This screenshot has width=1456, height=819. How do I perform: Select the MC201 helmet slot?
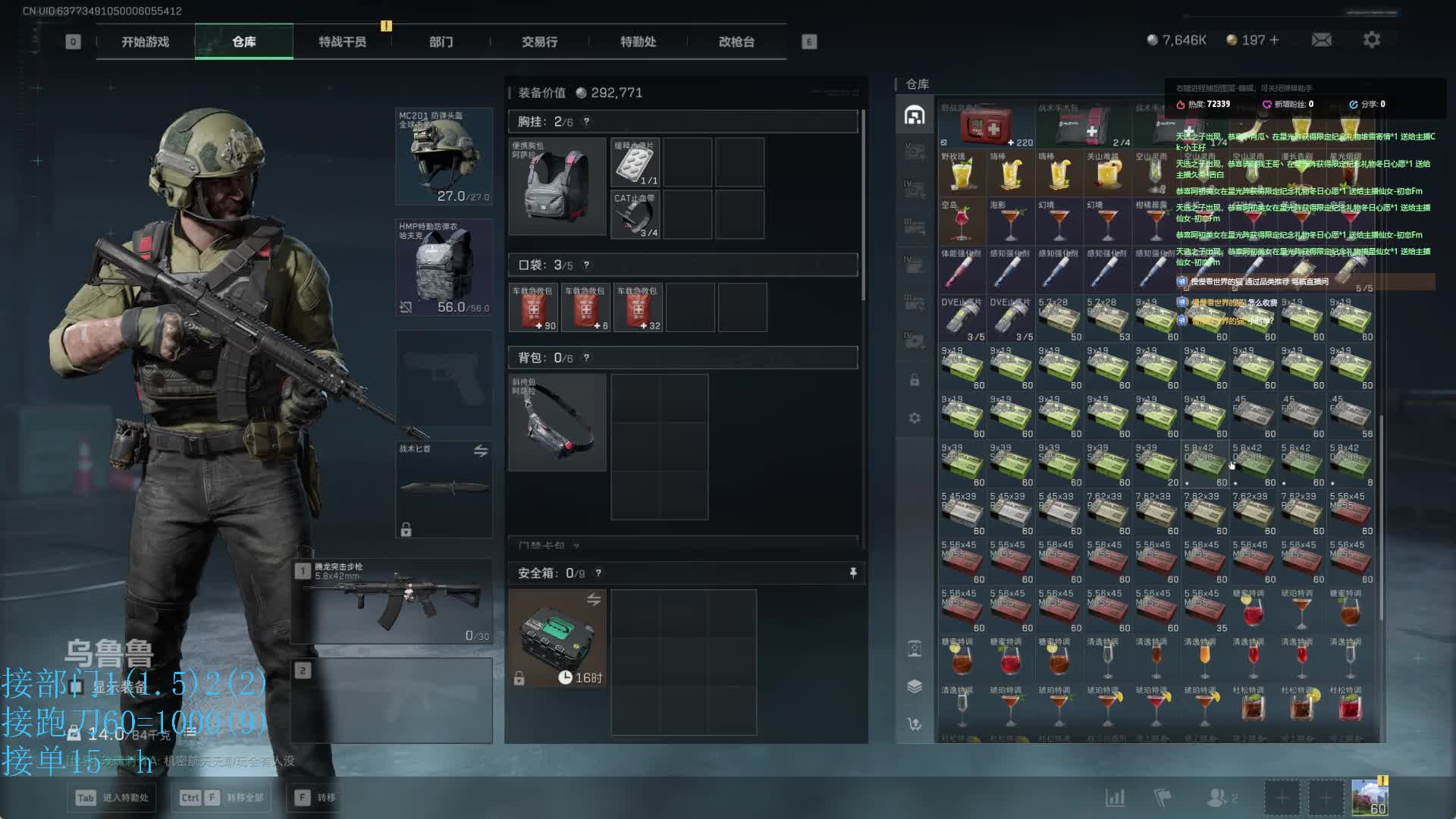[444, 157]
